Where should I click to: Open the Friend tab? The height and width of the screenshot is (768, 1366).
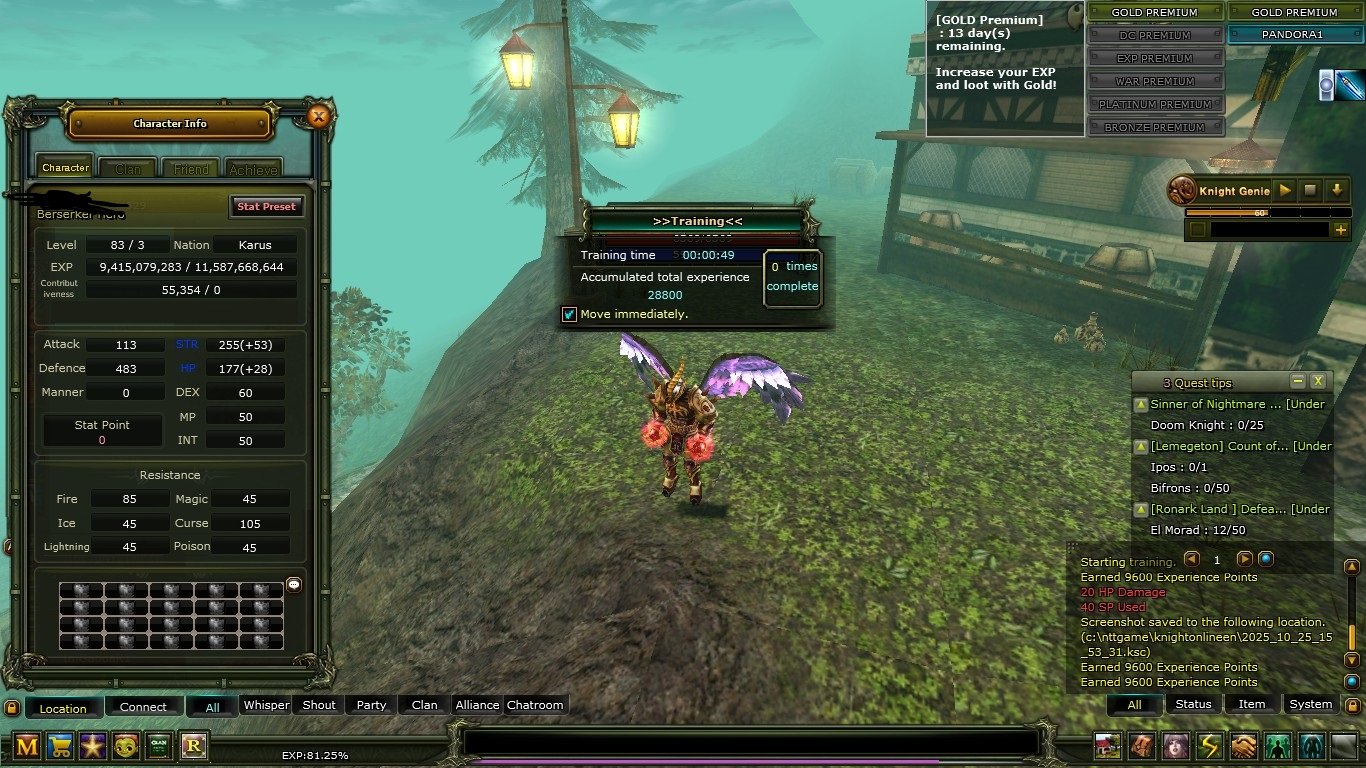(x=191, y=169)
